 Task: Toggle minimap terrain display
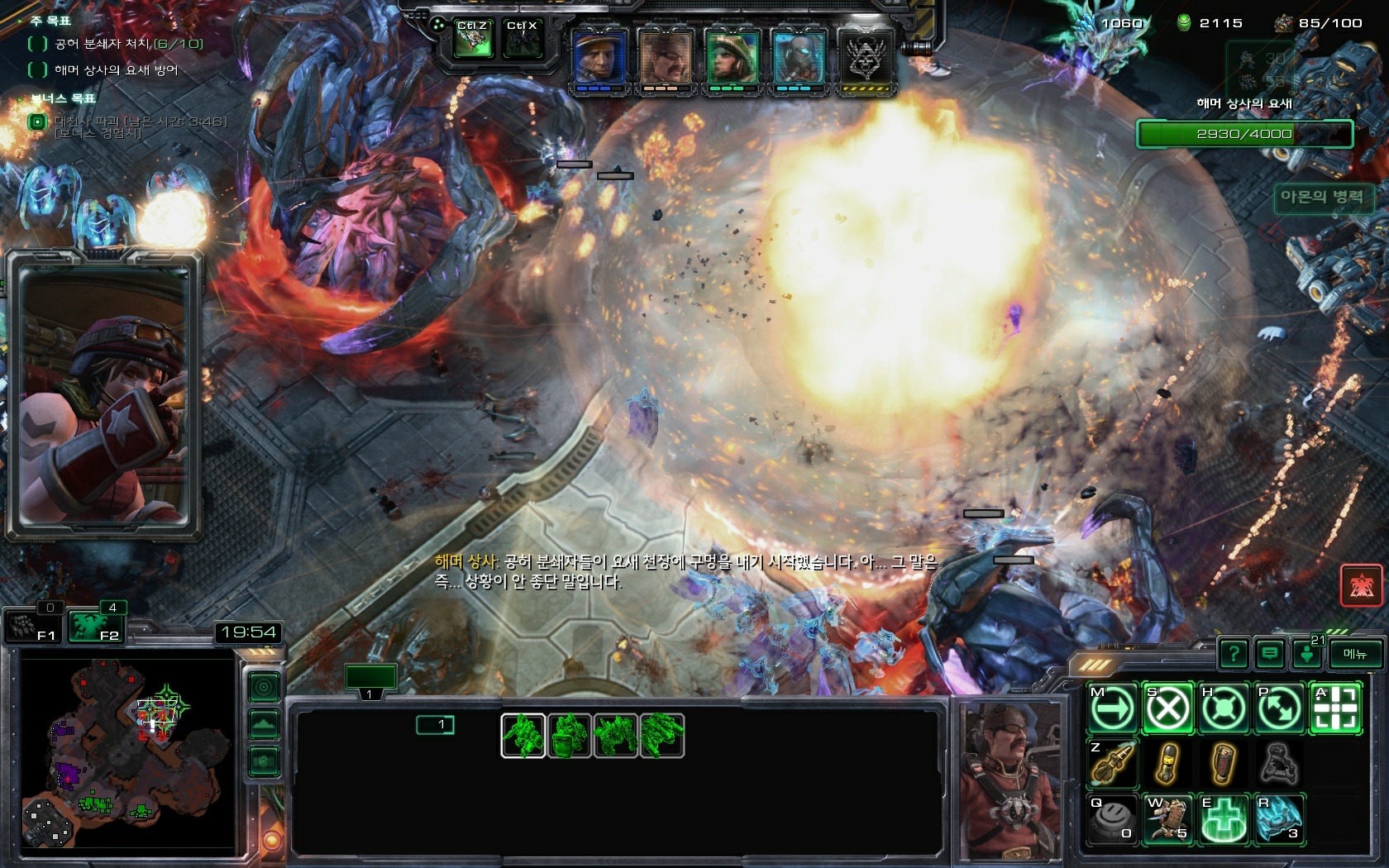pyautogui.click(x=264, y=725)
